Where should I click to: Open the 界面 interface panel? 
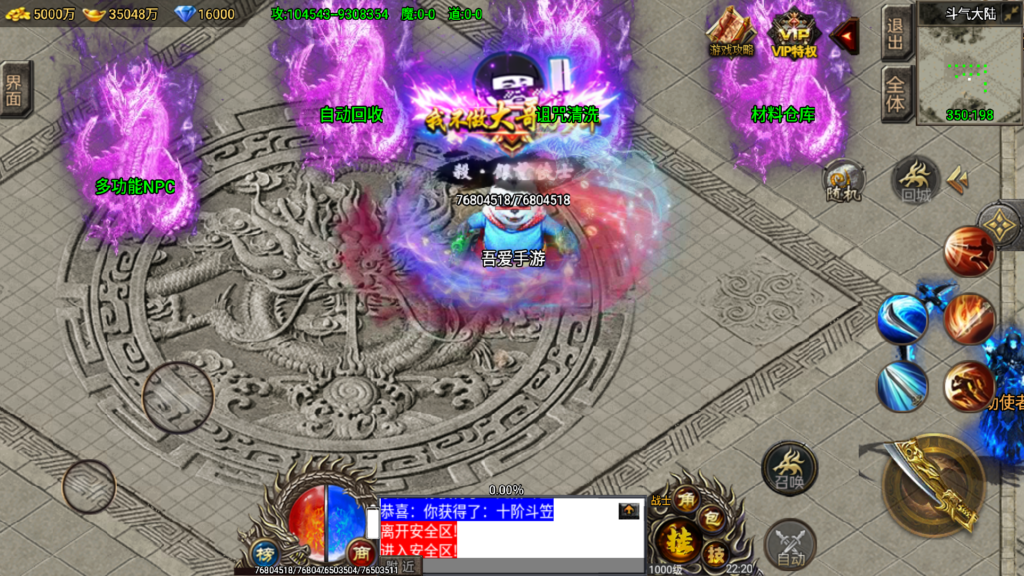click(x=14, y=88)
